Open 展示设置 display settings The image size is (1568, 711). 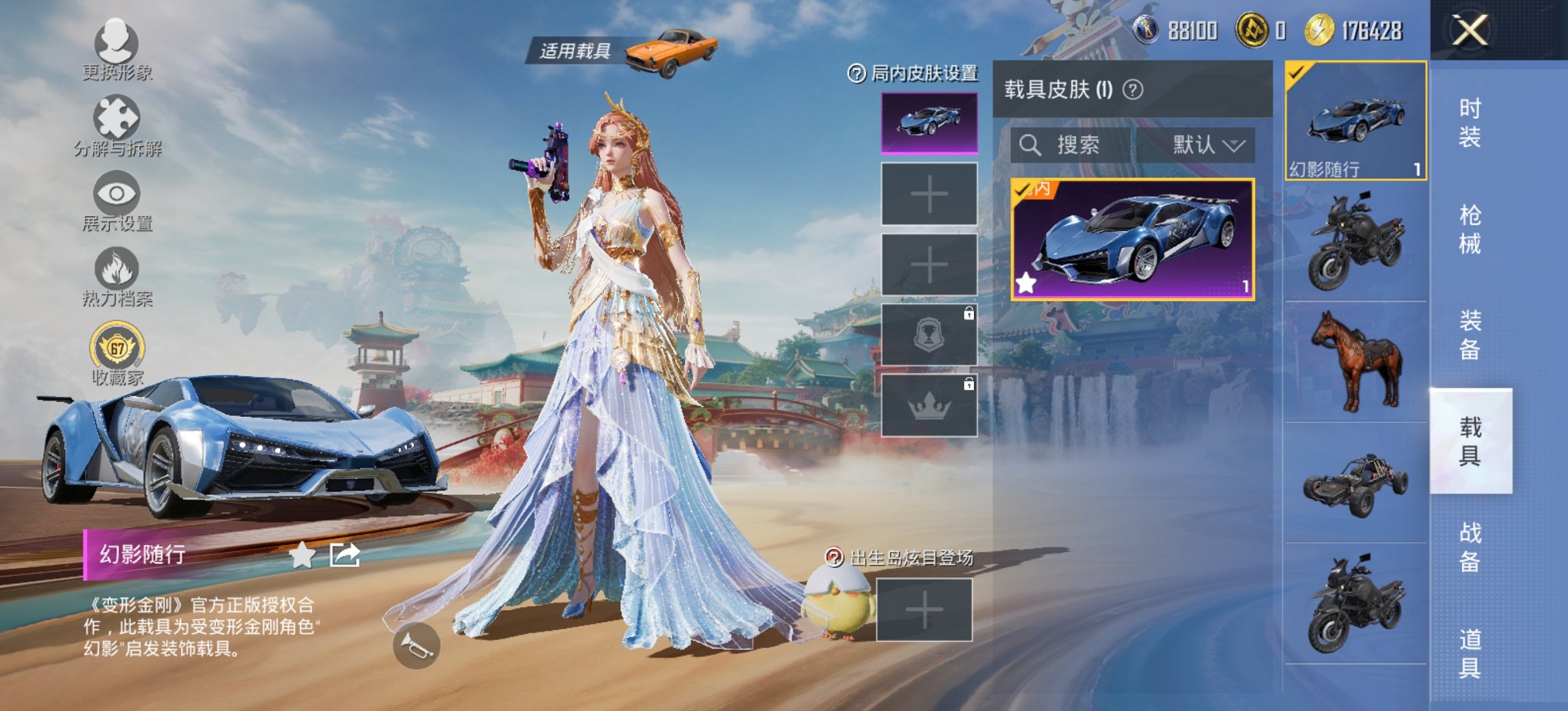pos(117,201)
